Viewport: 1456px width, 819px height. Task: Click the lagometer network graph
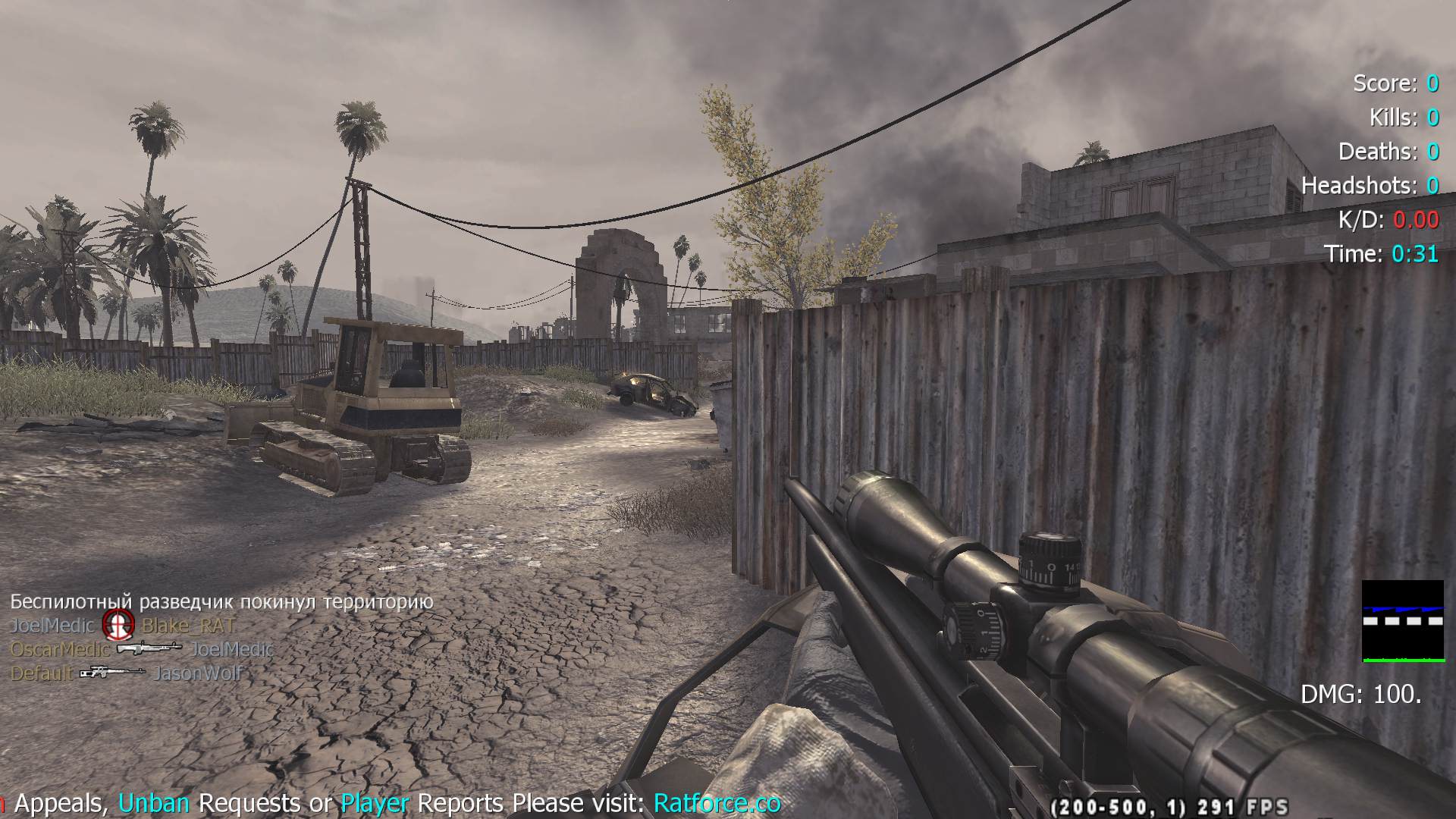(1402, 621)
